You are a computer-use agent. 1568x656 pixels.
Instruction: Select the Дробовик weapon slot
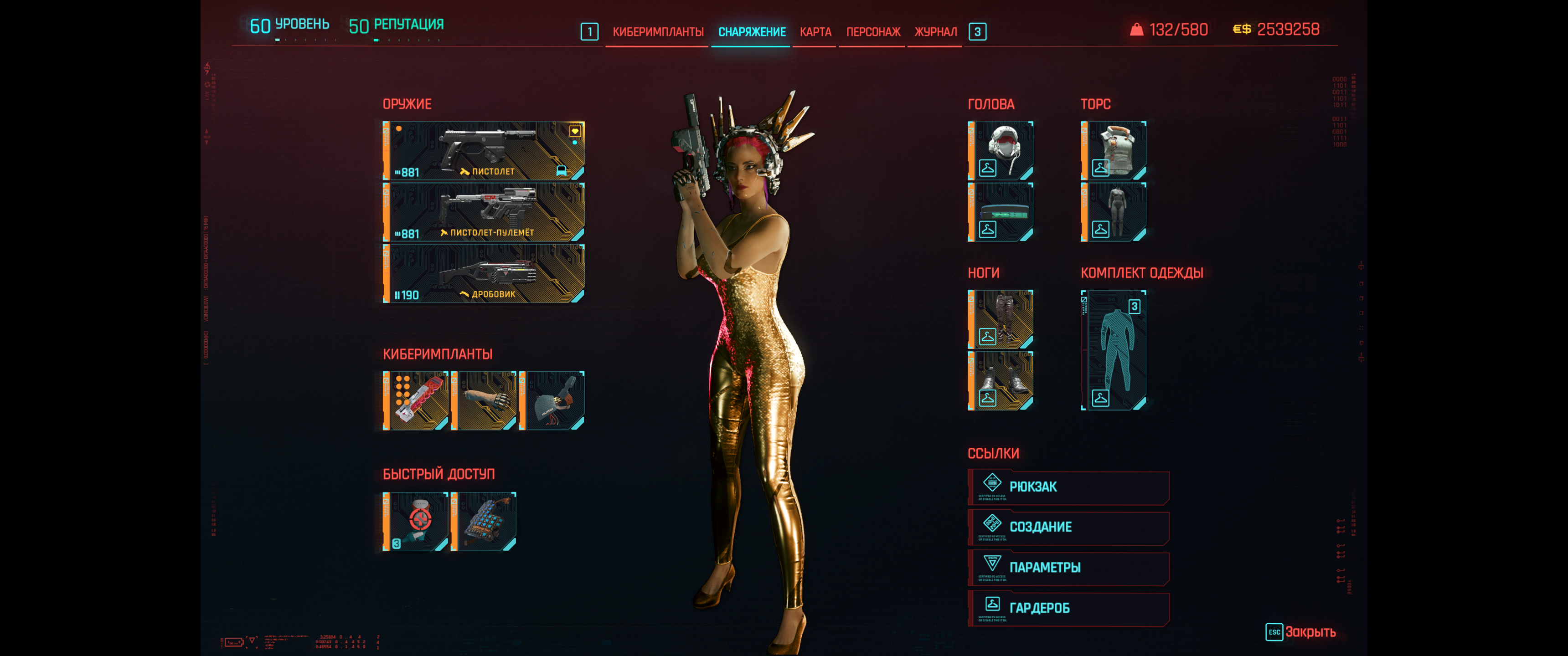tap(484, 273)
